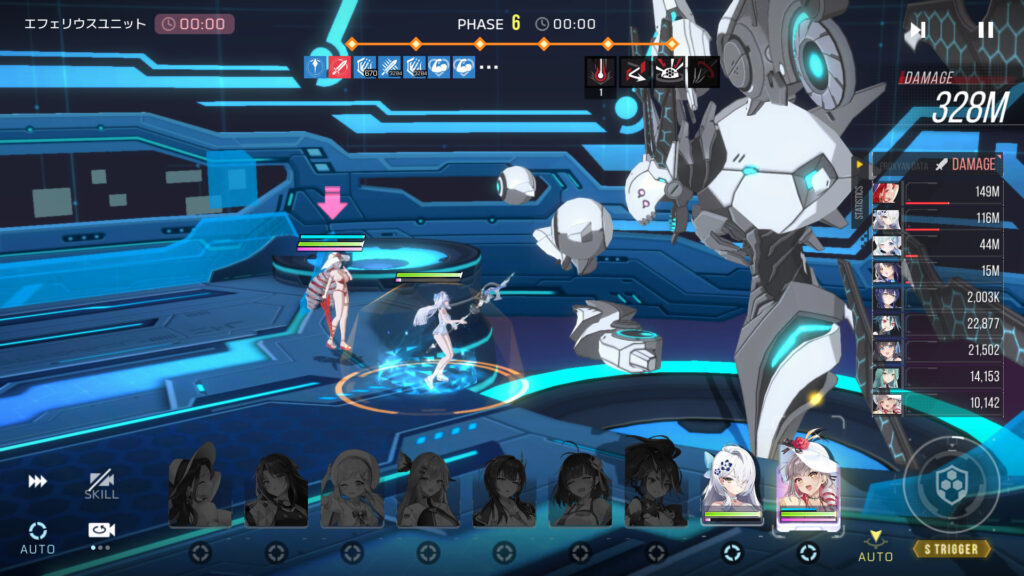Expand the buff list ellipsis
Image resolution: width=1024 pixels, height=576 pixels.
point(489,67)
